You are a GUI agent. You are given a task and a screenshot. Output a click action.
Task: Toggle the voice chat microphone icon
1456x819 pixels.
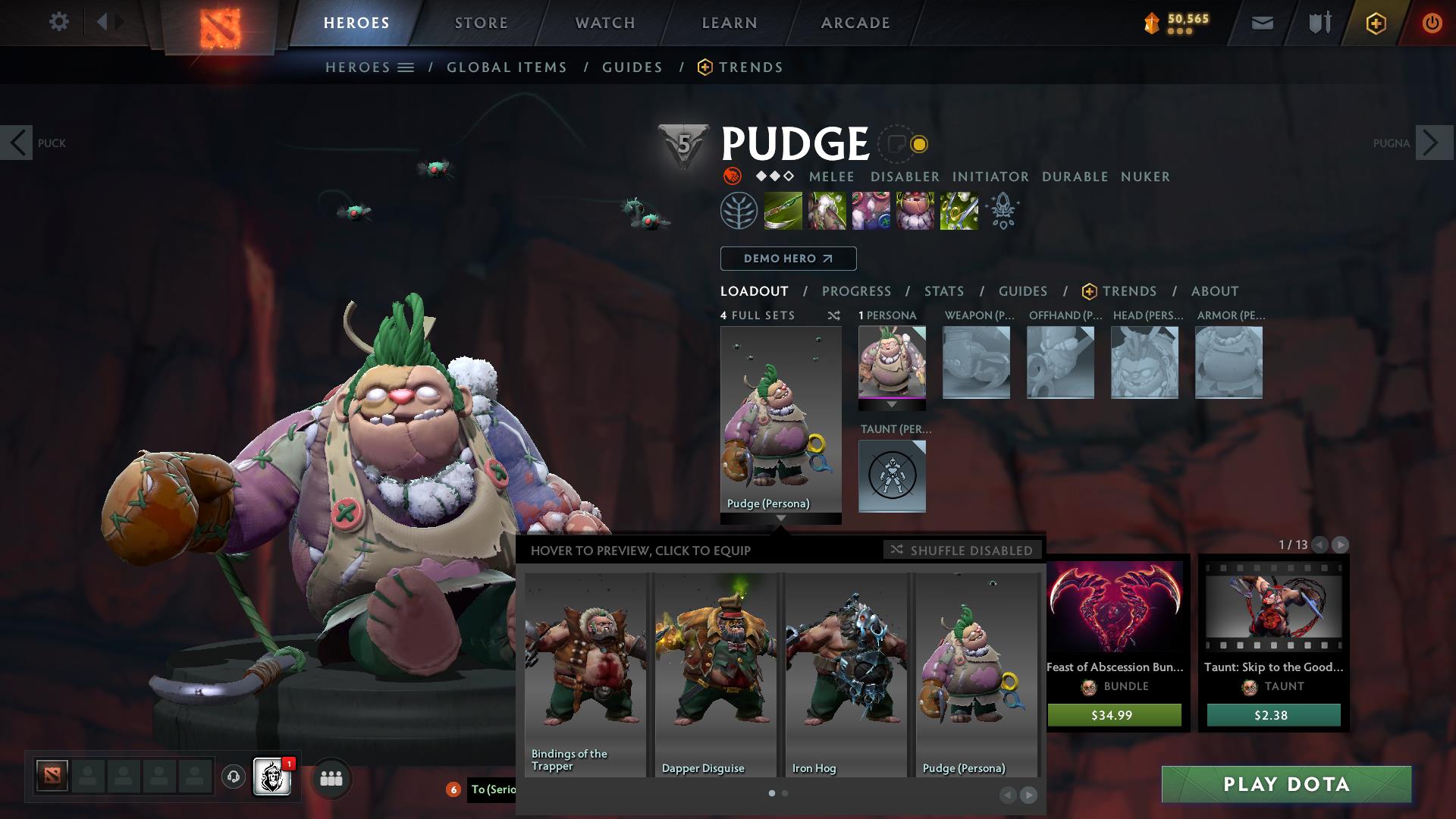click(235, 776)
